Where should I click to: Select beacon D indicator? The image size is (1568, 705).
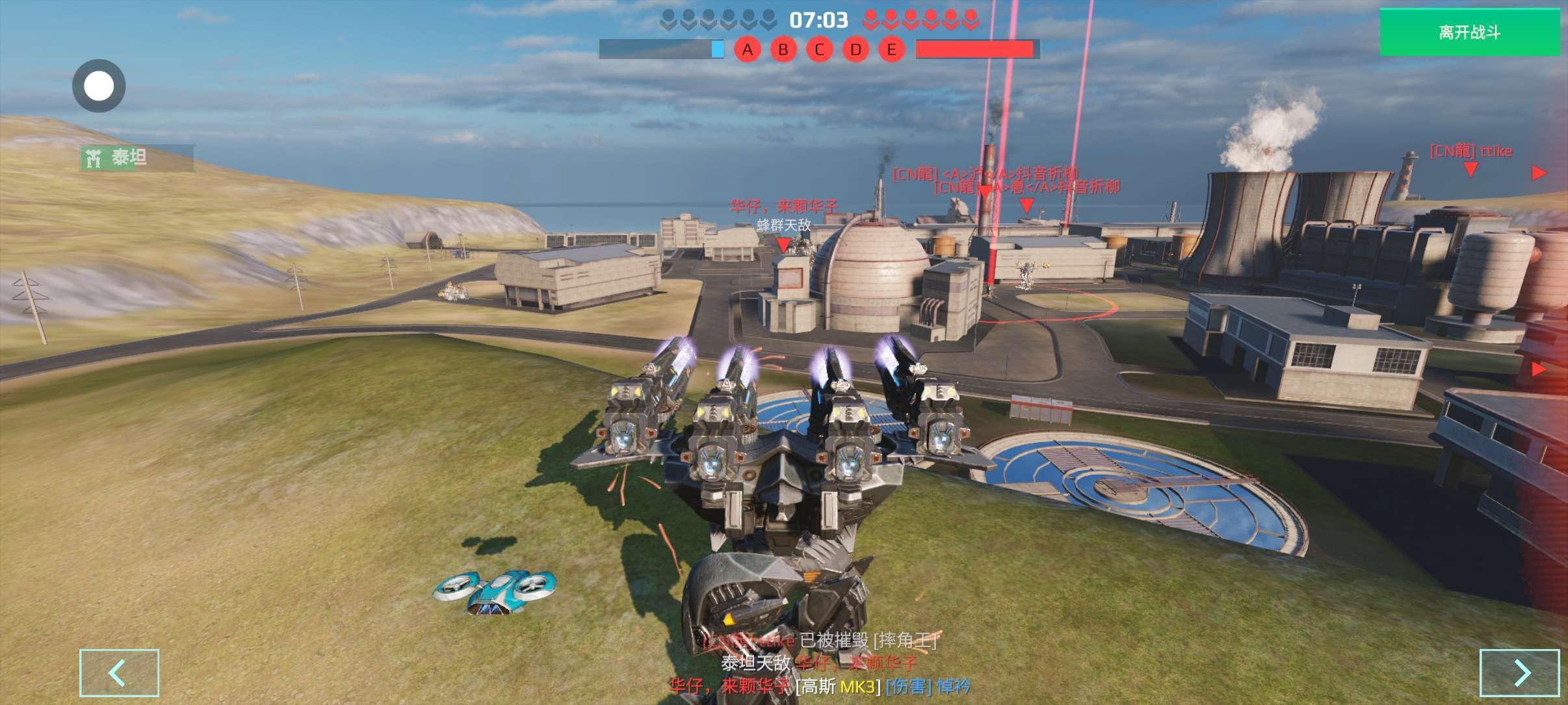[x=856, y=49]
